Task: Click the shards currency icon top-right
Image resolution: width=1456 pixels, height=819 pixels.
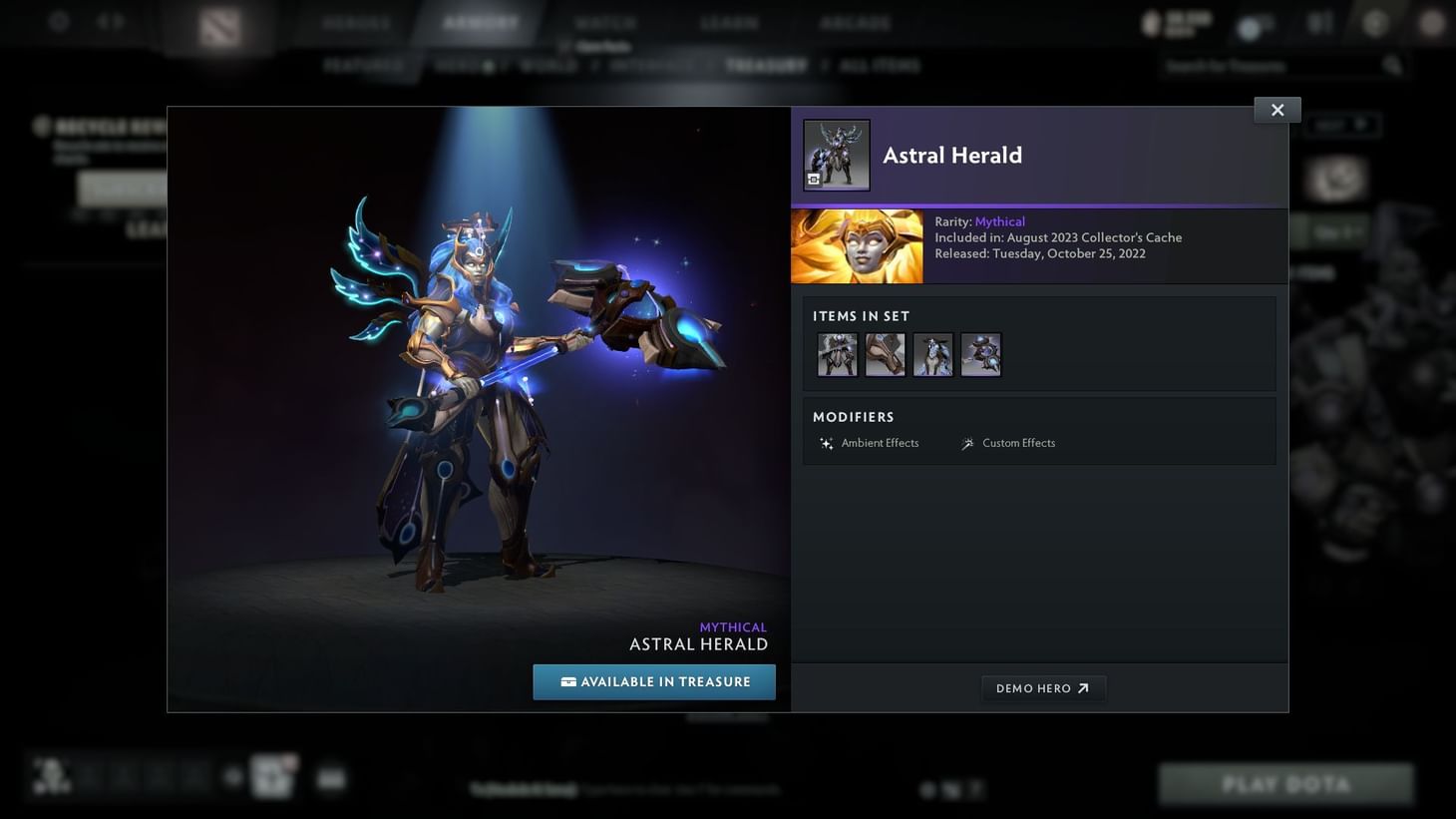Action: [1149, 21]
